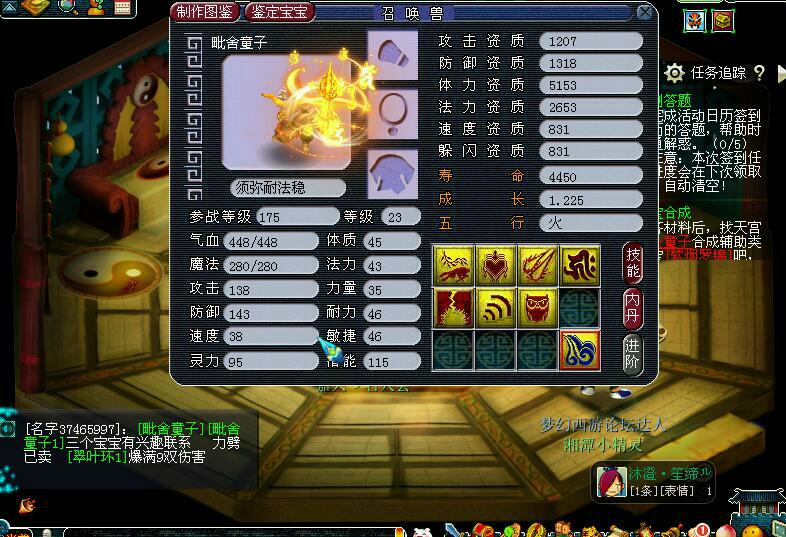Open the 制作图鉴 button
Image resolution: width=786 pixels, height=537 pixels.
205,13
